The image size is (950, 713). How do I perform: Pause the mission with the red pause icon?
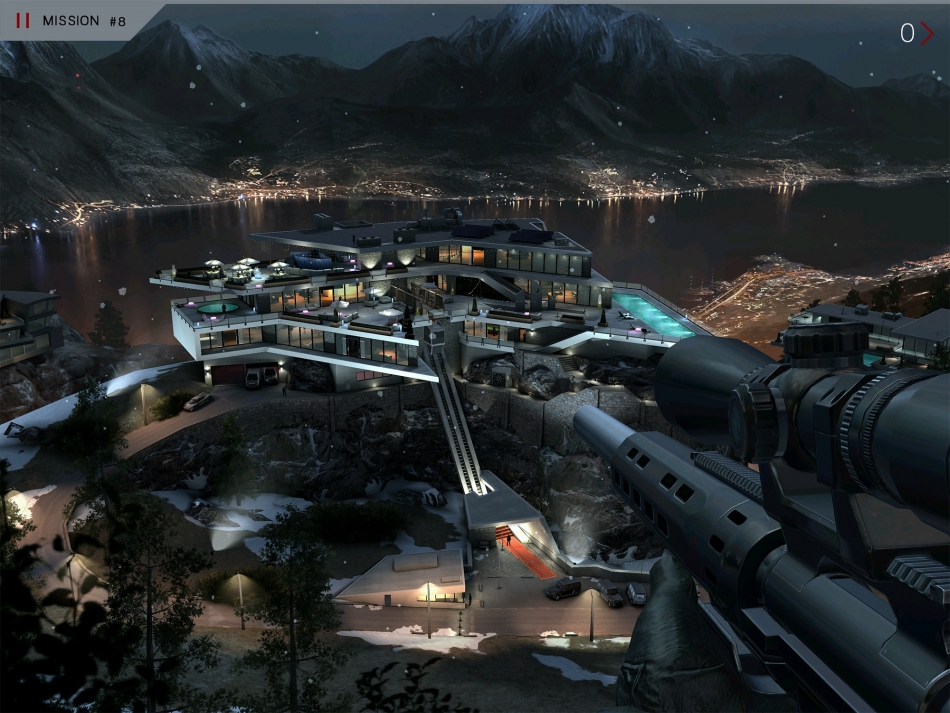coord(23,20)
